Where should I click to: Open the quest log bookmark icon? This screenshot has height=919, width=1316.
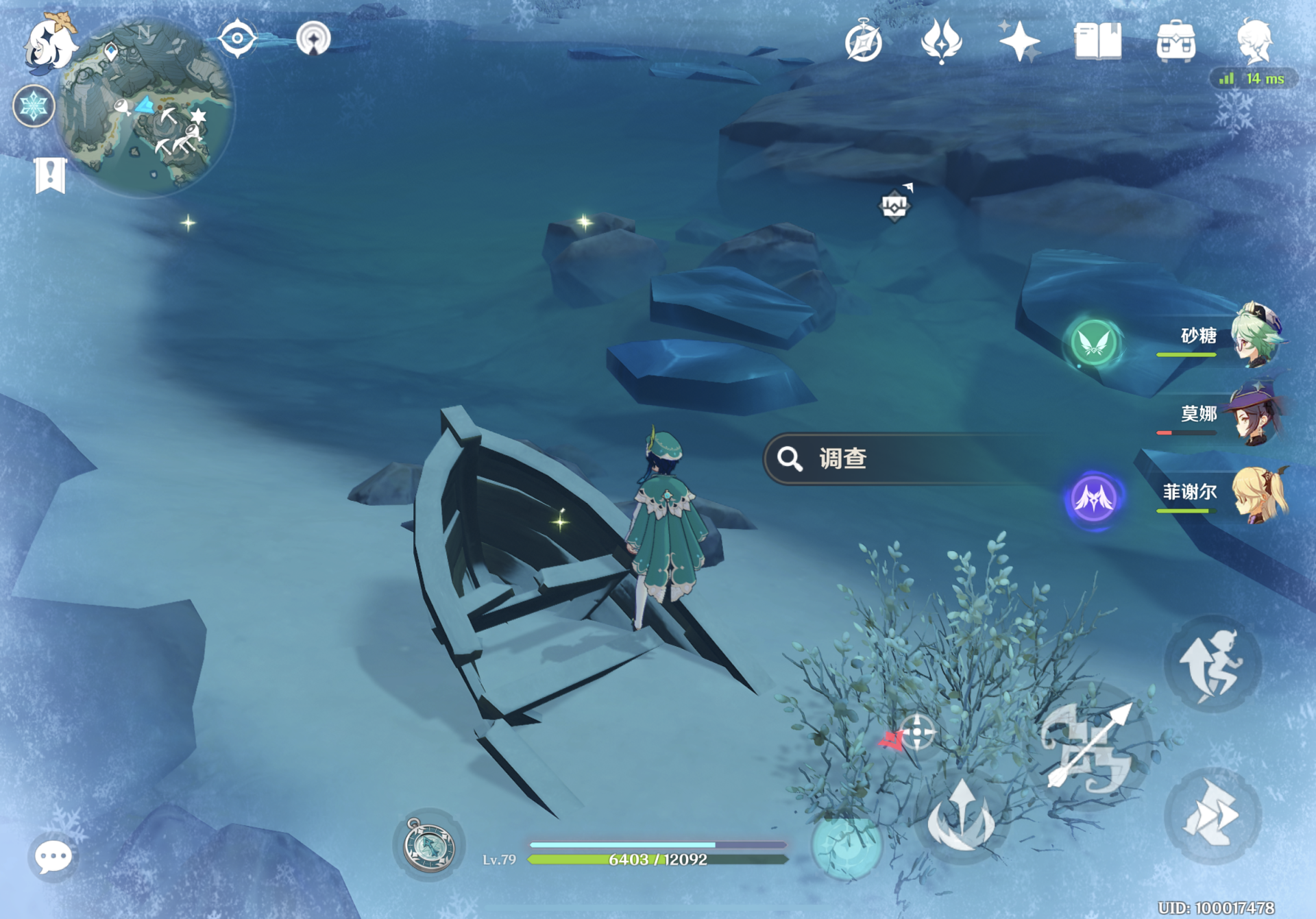(x=50, y=175)
